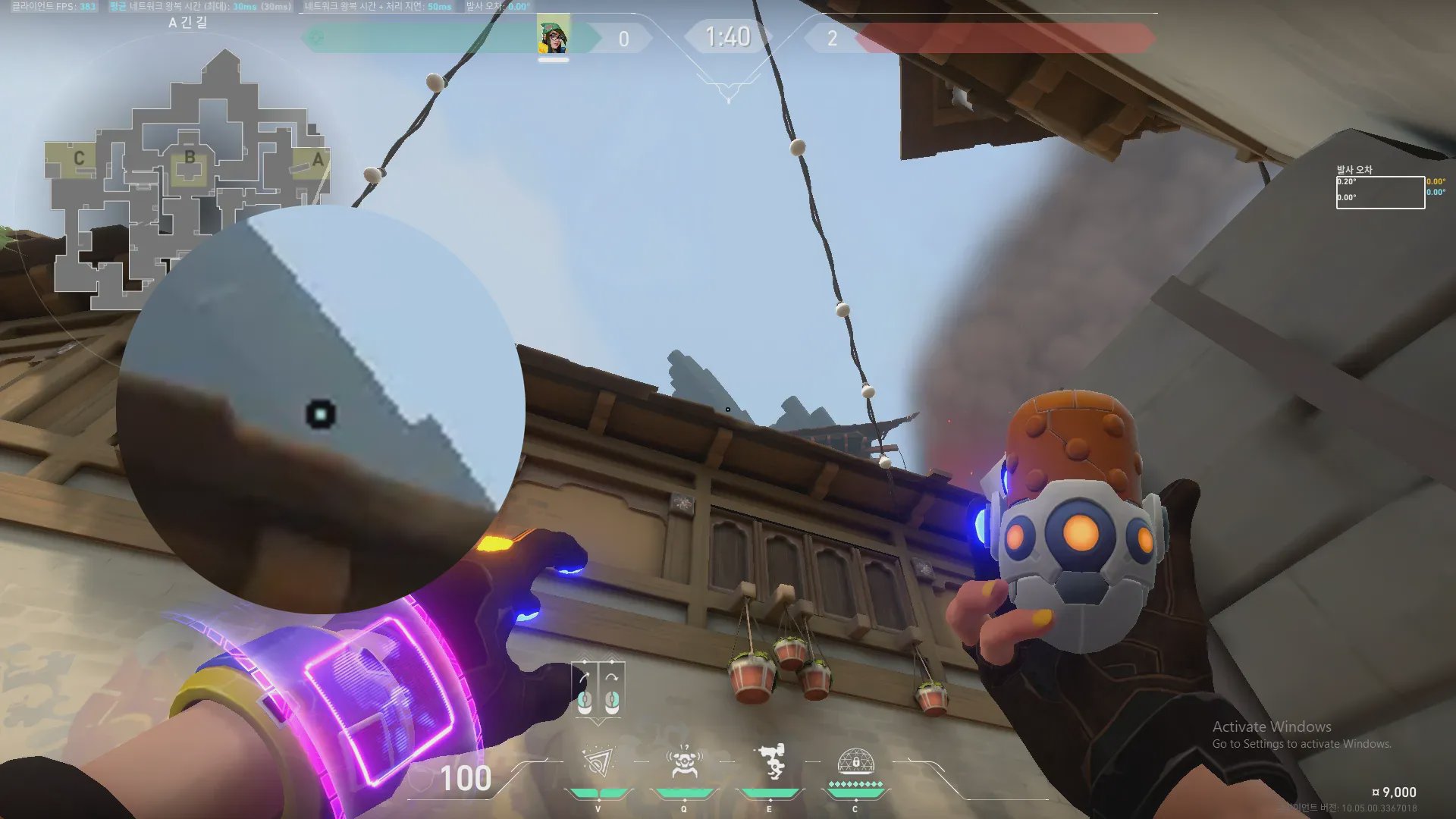
Task: Activate the Lockdown ultimate dome icon
Action: click(x=855, y=761)
